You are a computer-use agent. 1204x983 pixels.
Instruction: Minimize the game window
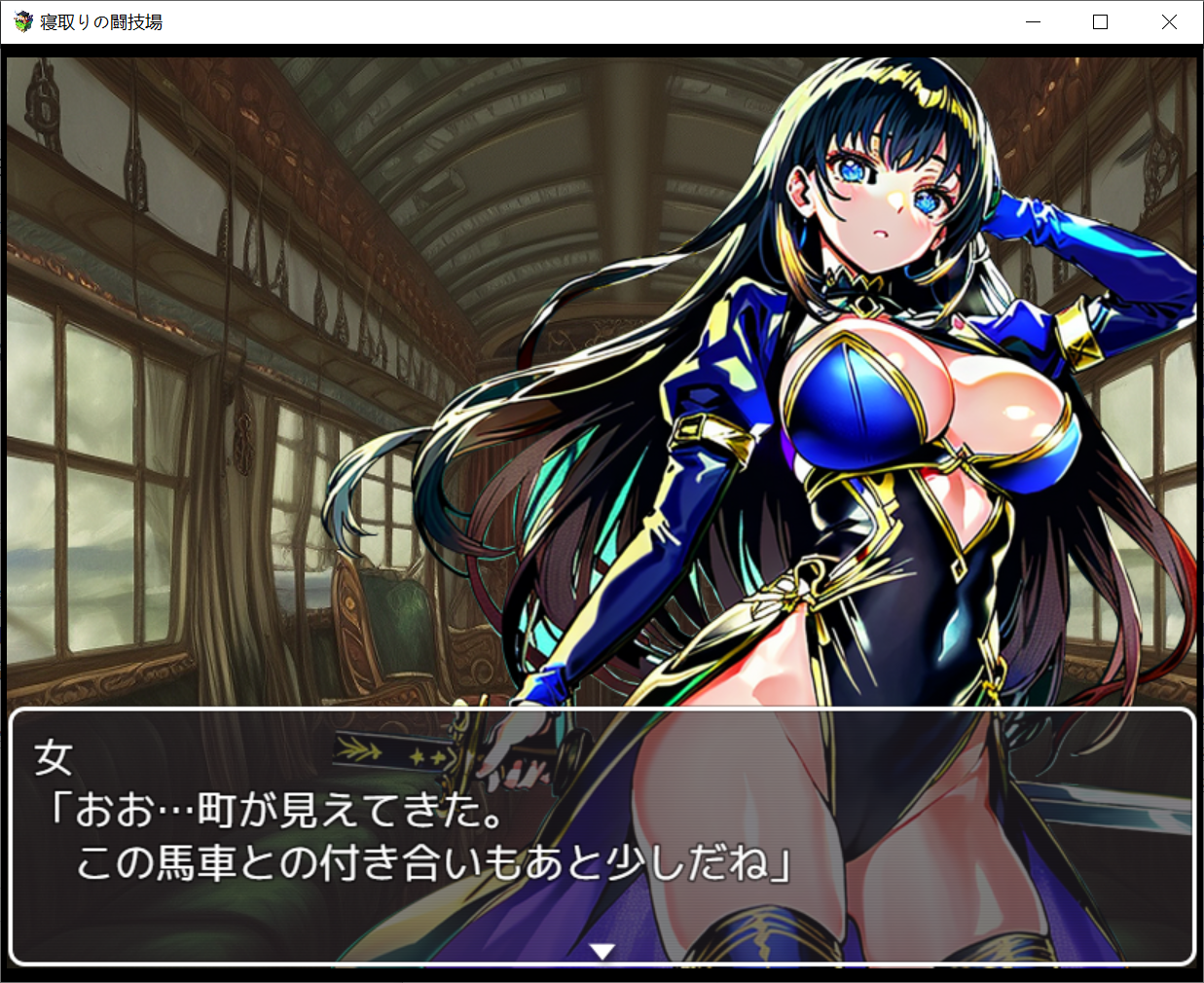(1034, 22)
